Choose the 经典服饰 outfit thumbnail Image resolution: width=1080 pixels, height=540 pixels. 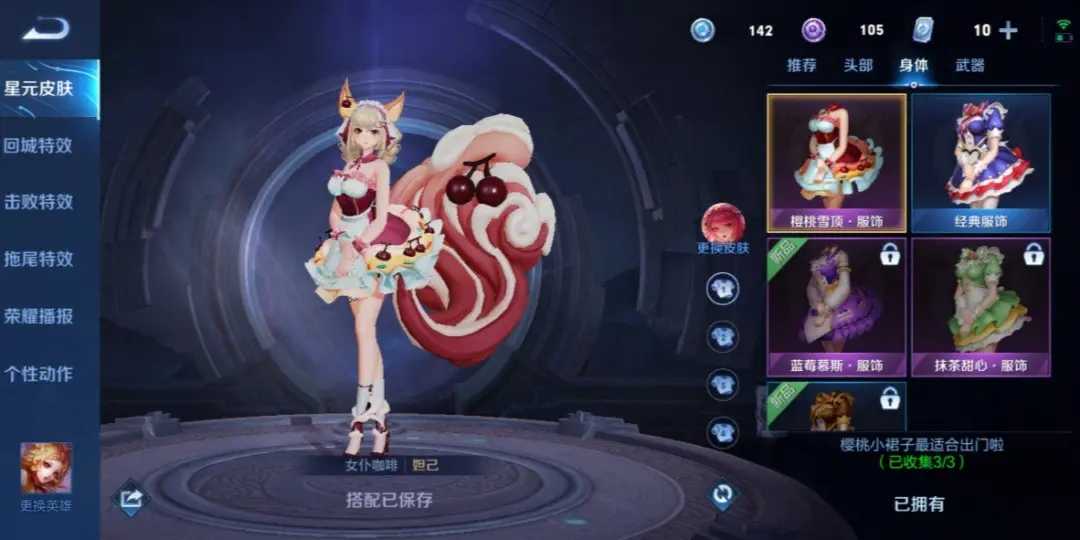point(981,162)
